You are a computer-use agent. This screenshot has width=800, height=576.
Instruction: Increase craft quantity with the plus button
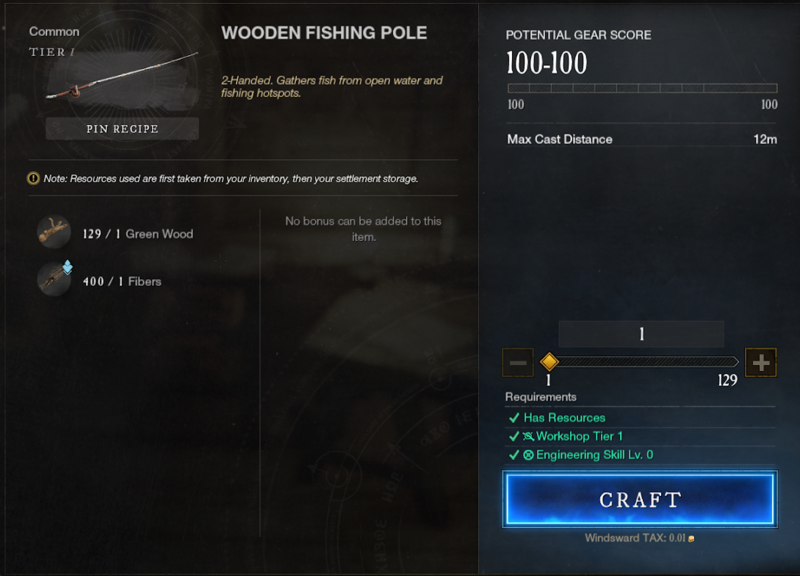(761, 362)
